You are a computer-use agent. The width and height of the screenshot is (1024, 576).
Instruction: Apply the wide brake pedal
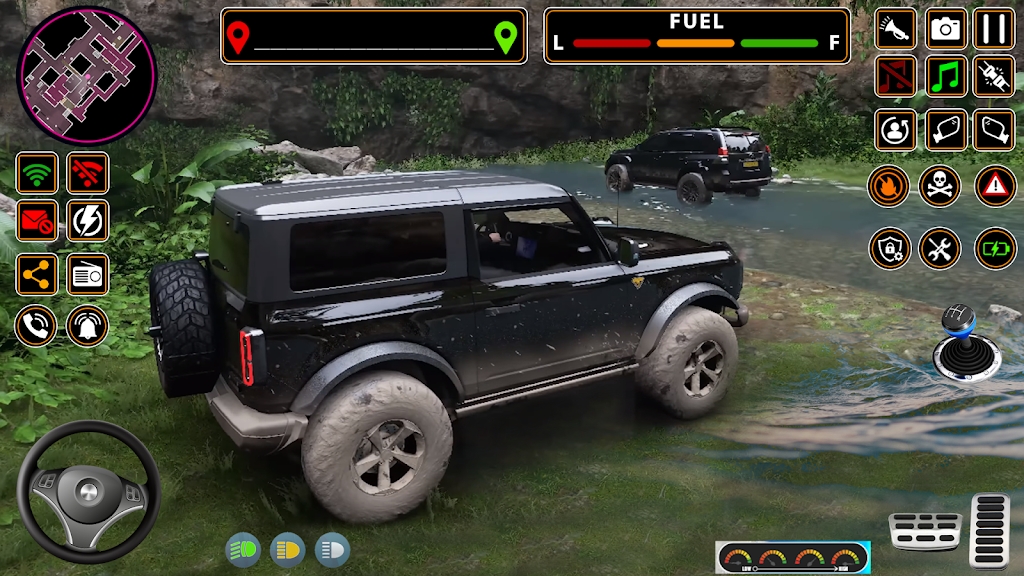[925, 531]
